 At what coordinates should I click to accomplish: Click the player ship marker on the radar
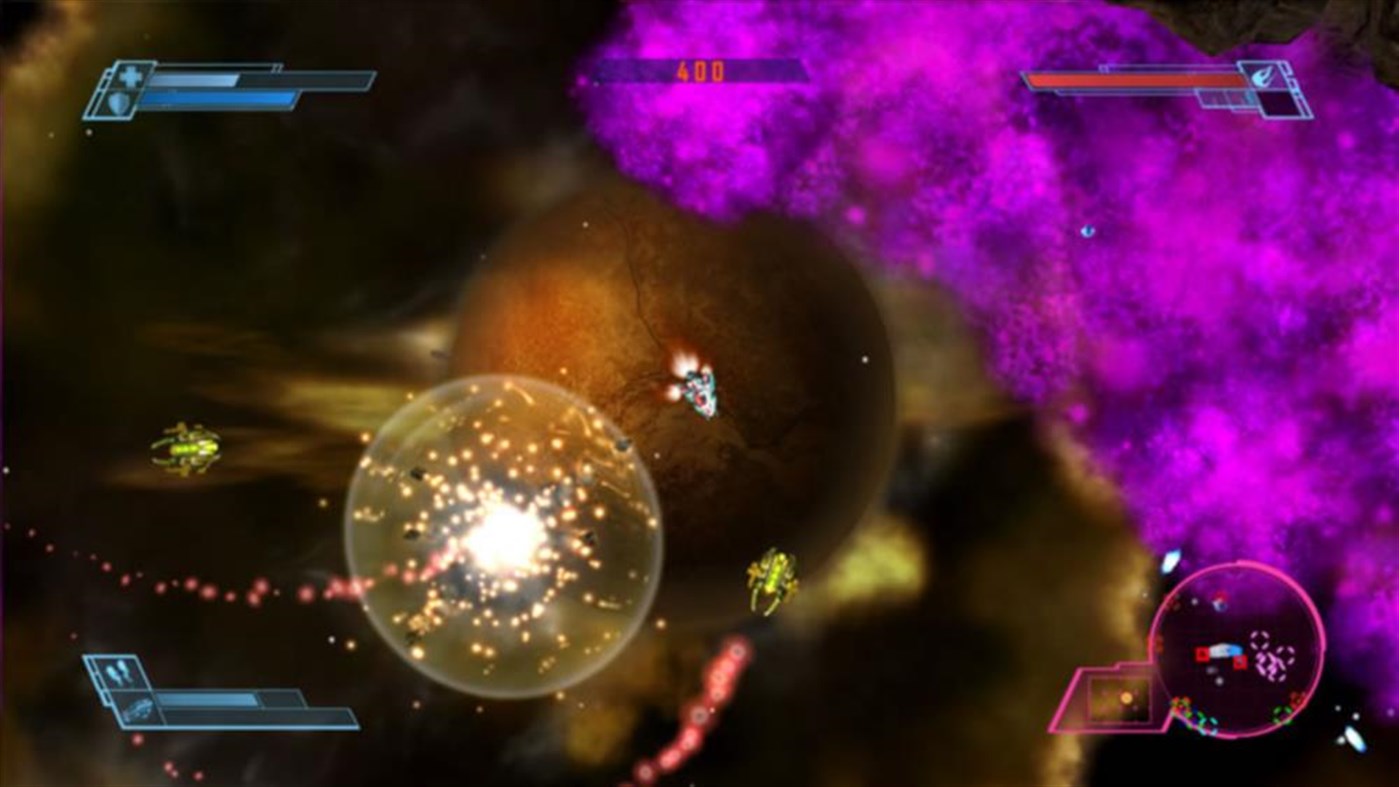click(1225, 649)
